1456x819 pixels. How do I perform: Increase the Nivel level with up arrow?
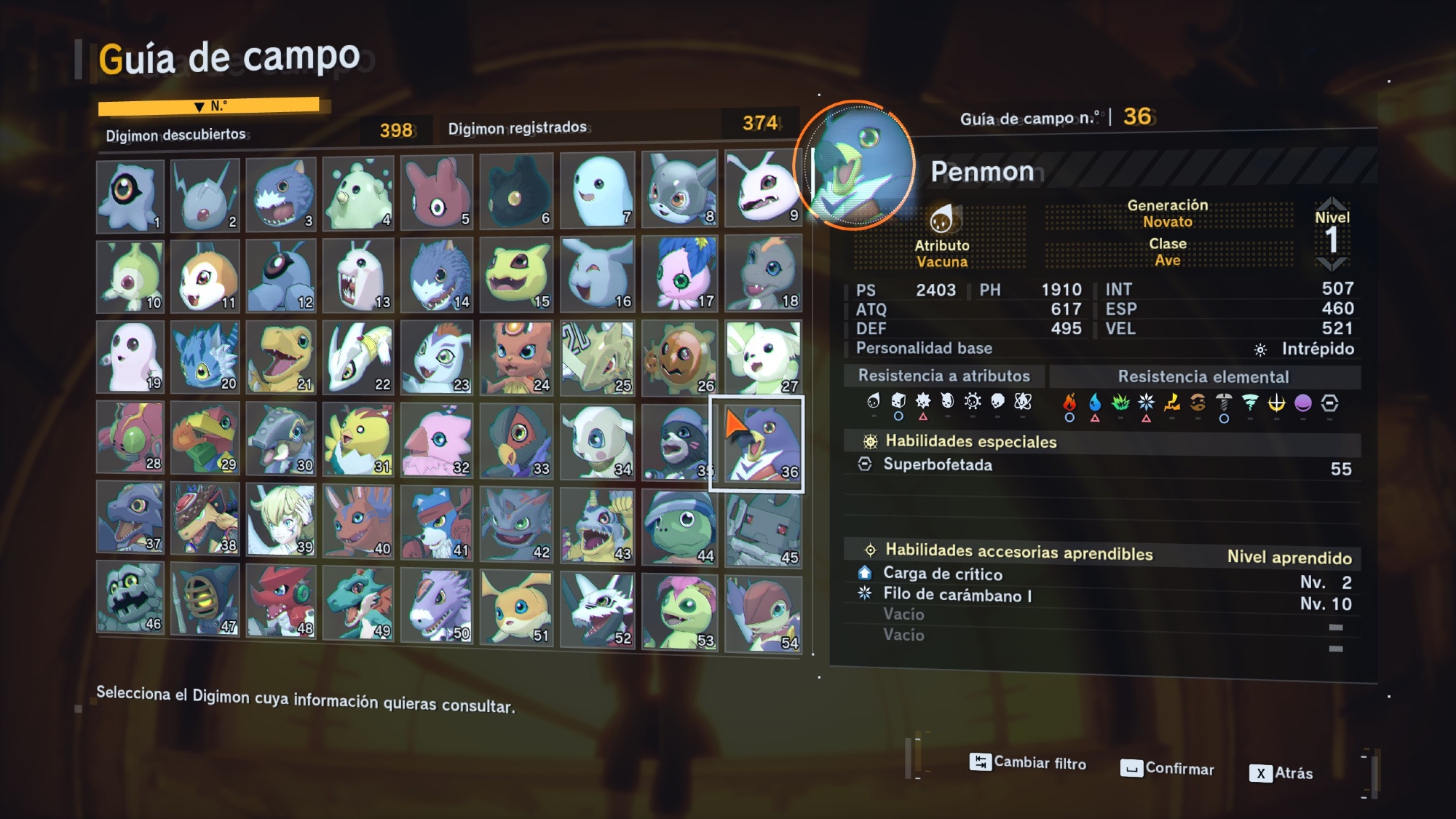tap(1332, 202)
